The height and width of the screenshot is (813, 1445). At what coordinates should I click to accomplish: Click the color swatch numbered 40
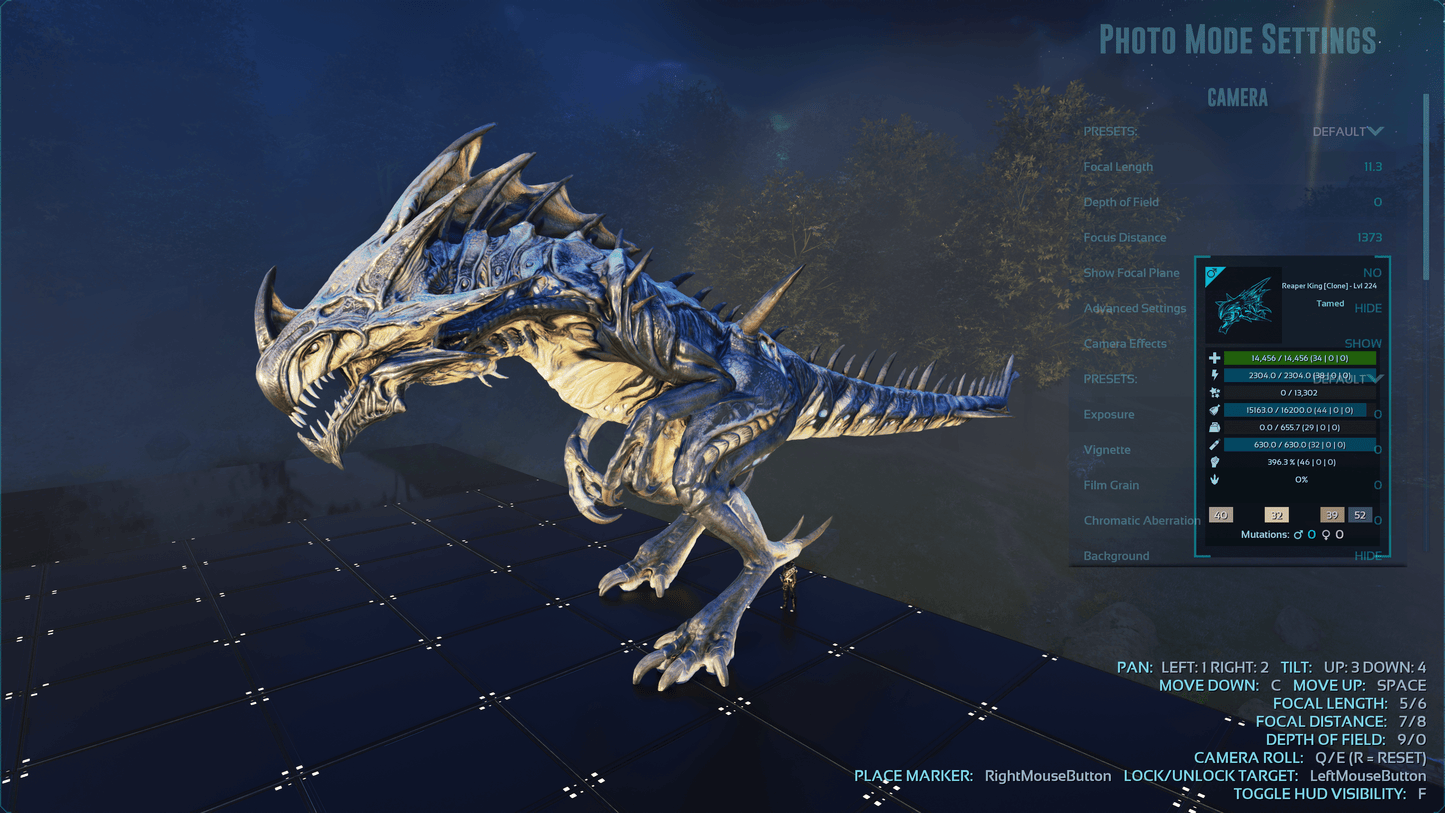[1220, 515]
